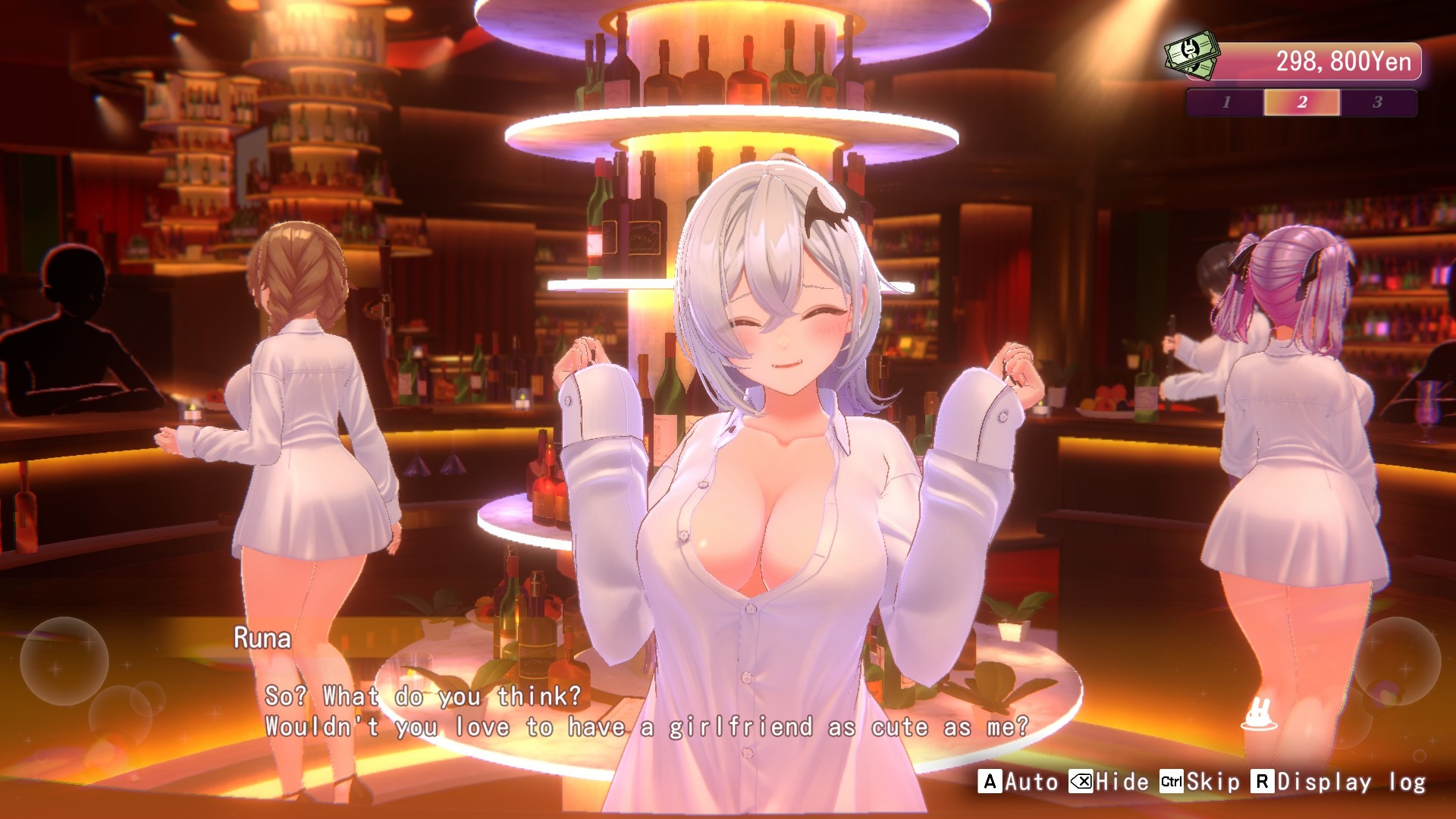Screen dimensions: 1456x819
Task: Select the highlighted tab 2
Action: 1301,102
